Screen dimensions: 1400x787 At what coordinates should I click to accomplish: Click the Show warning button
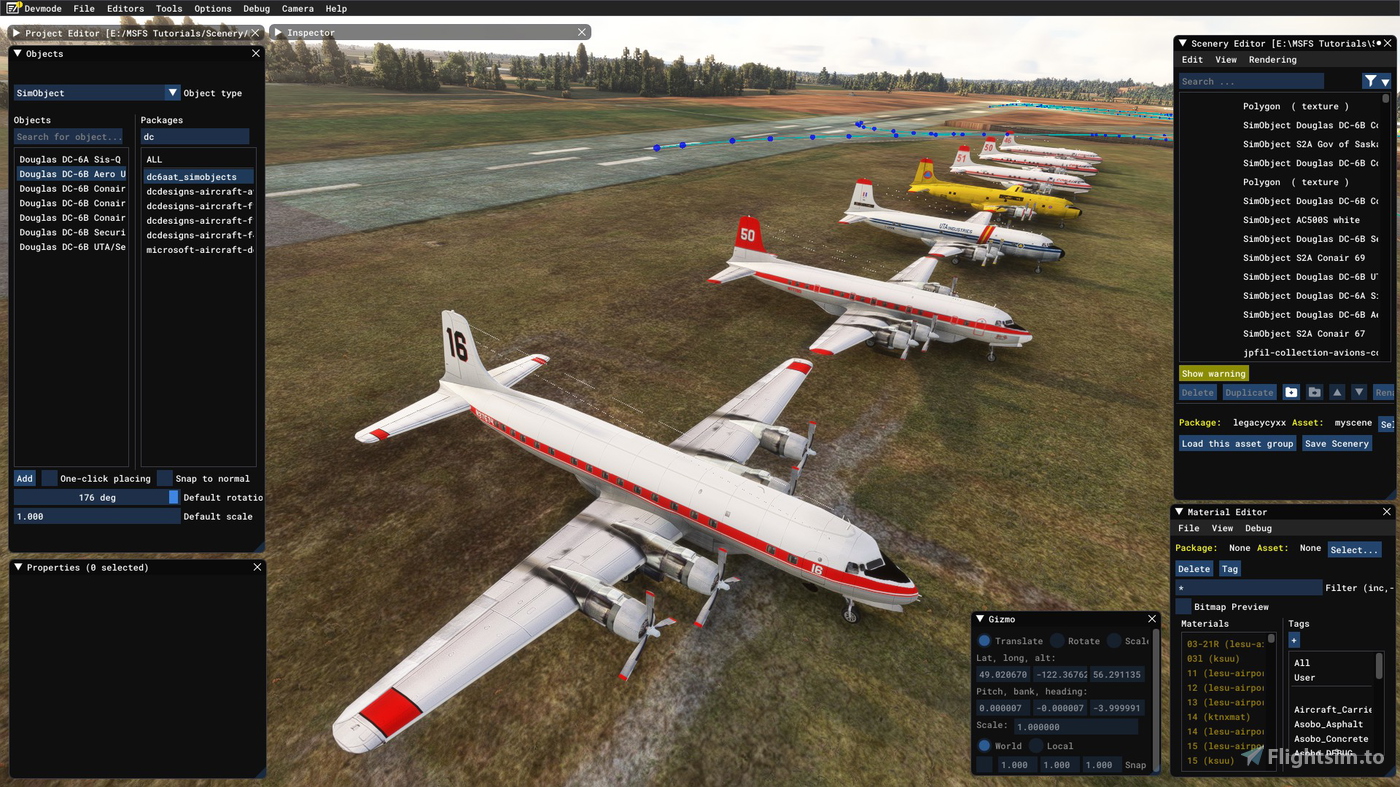pyautogui.click(x=1213, y=372)
